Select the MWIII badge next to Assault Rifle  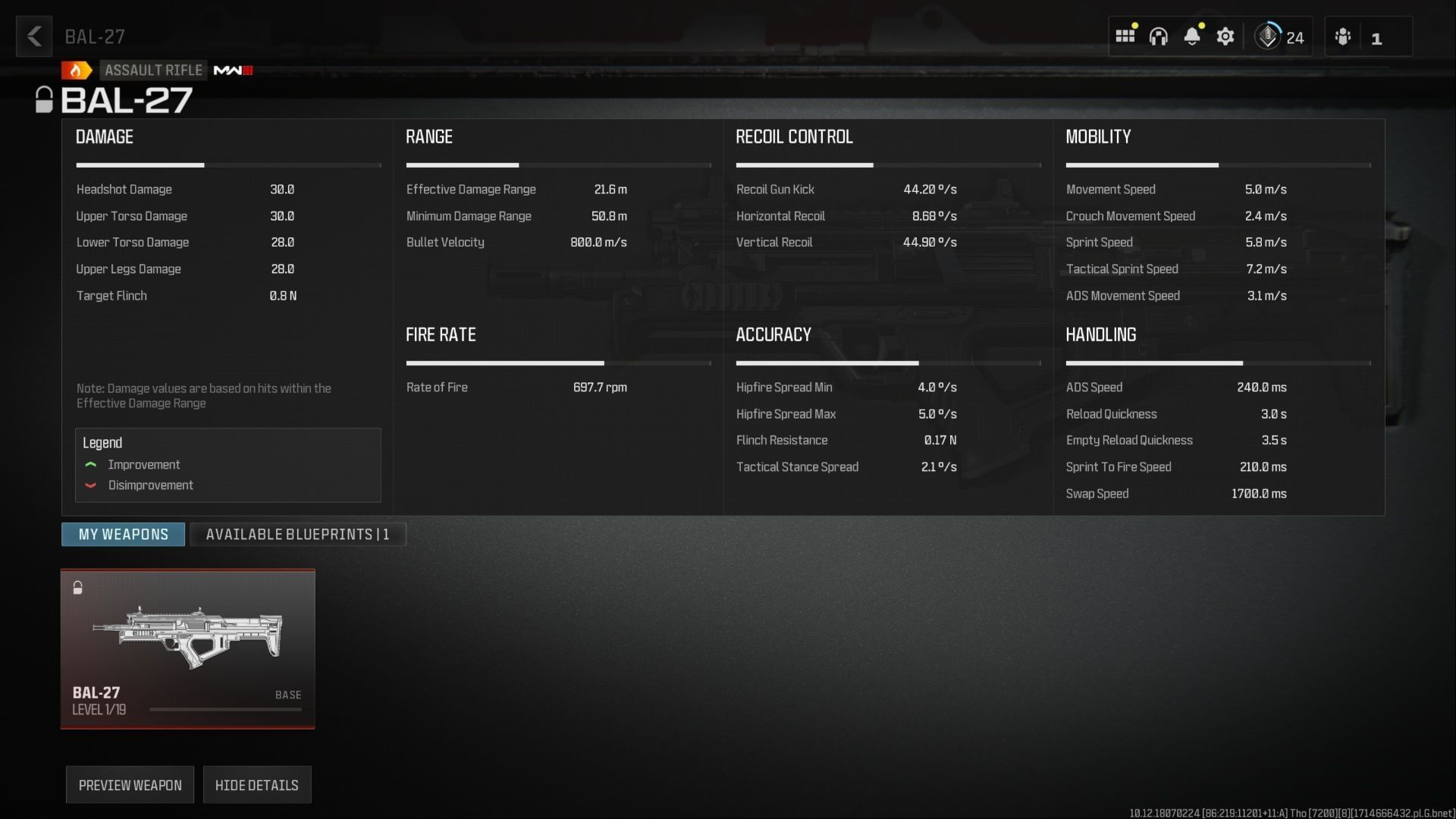(x=233, y=70)
